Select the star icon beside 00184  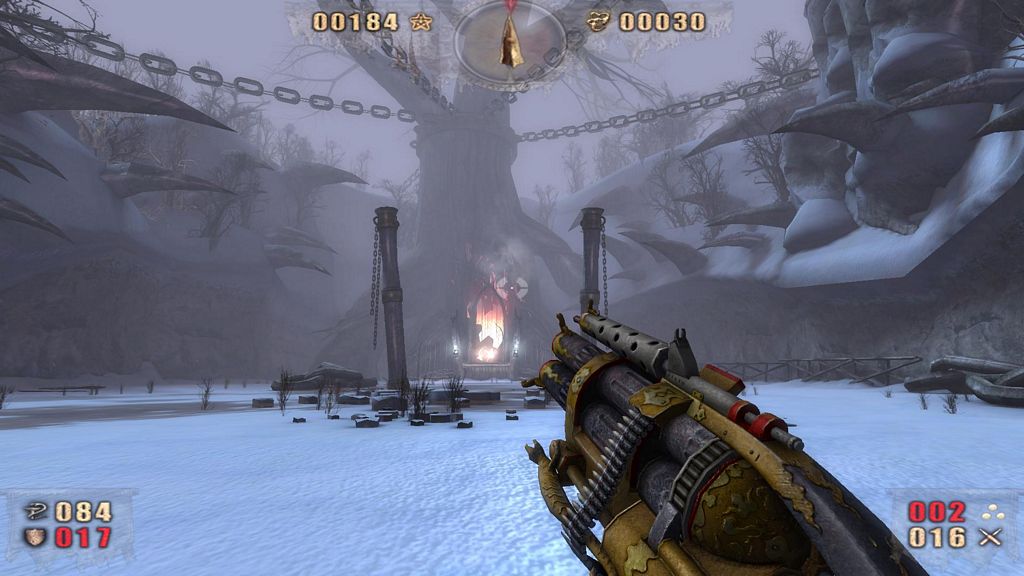[x=421, y=22]
